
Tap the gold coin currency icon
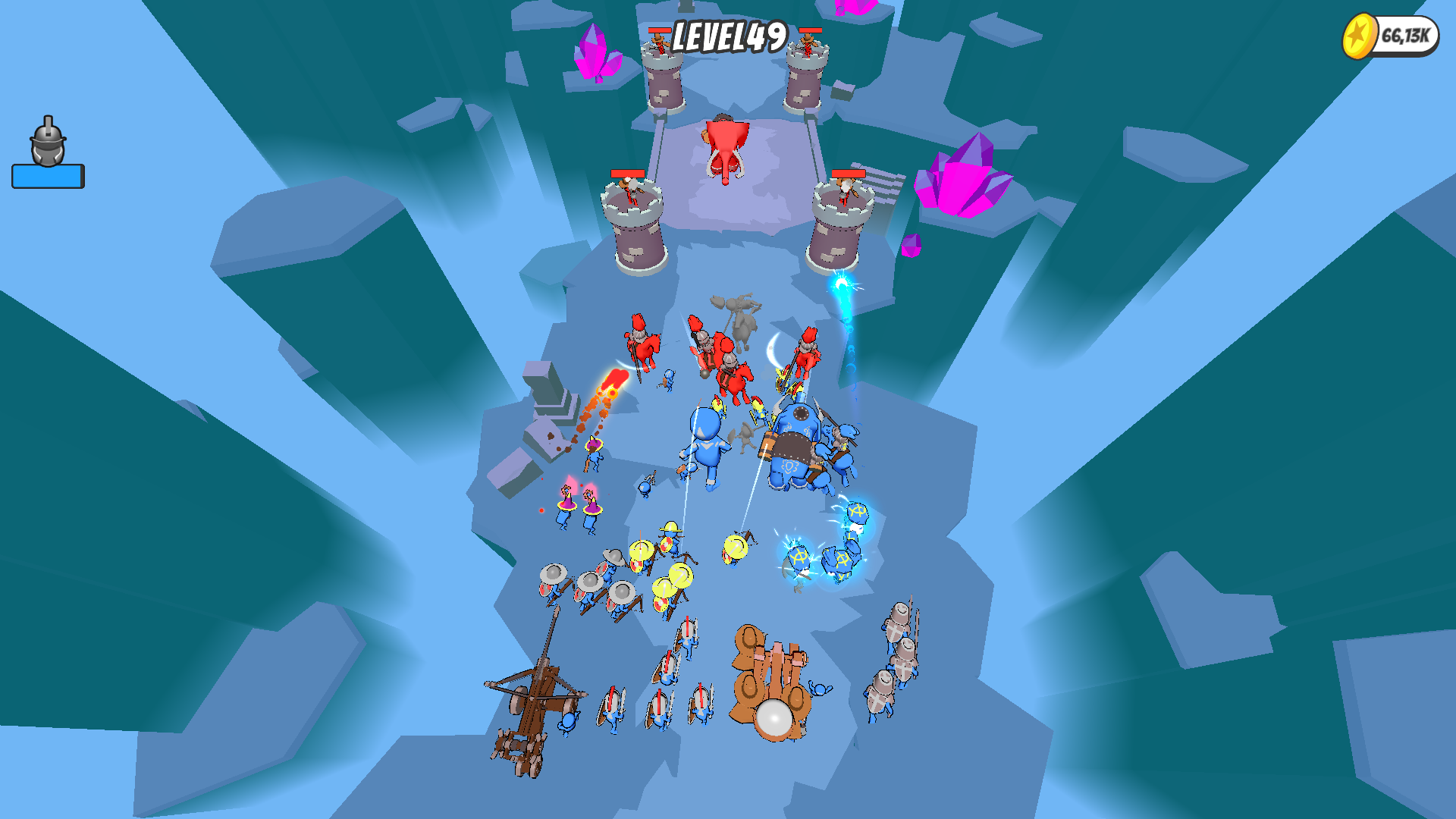(x=1358, y=33)
